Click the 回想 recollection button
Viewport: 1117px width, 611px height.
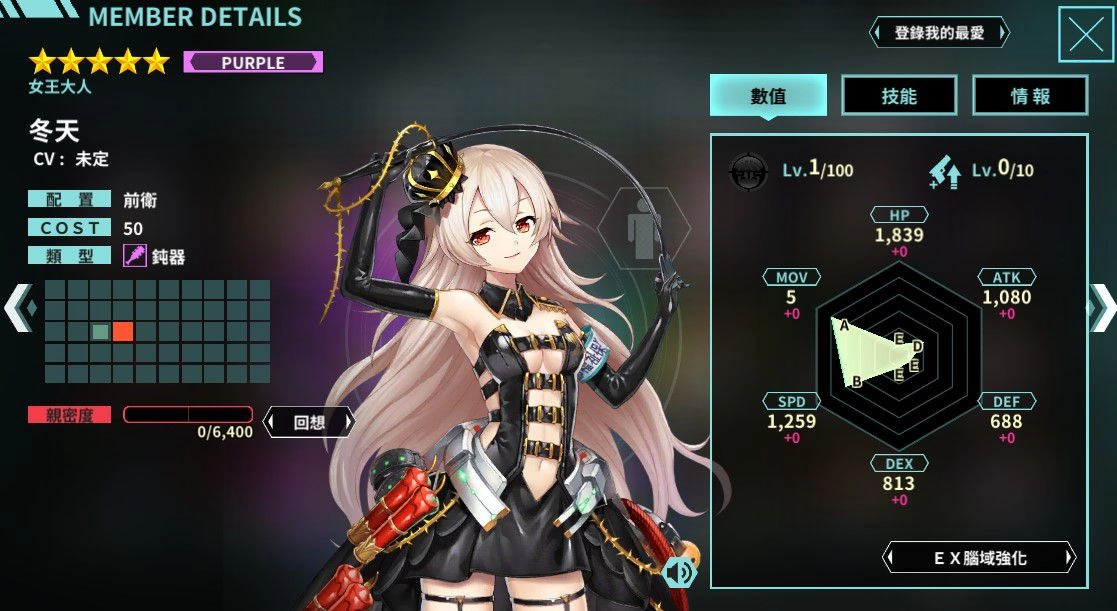click(x=309, y=422)
